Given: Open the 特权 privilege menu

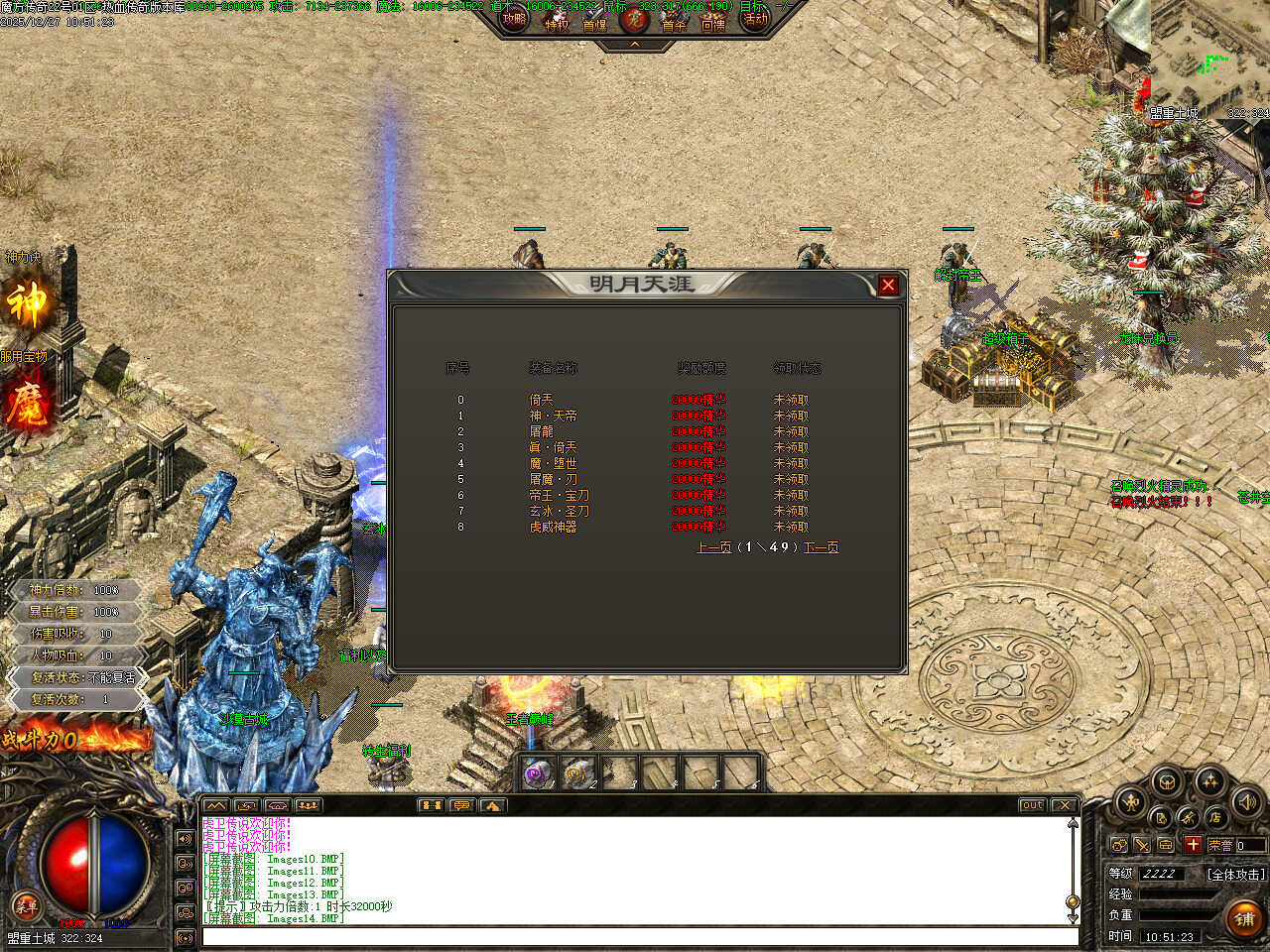Looking at the screenshot, I should pos(557,21).
